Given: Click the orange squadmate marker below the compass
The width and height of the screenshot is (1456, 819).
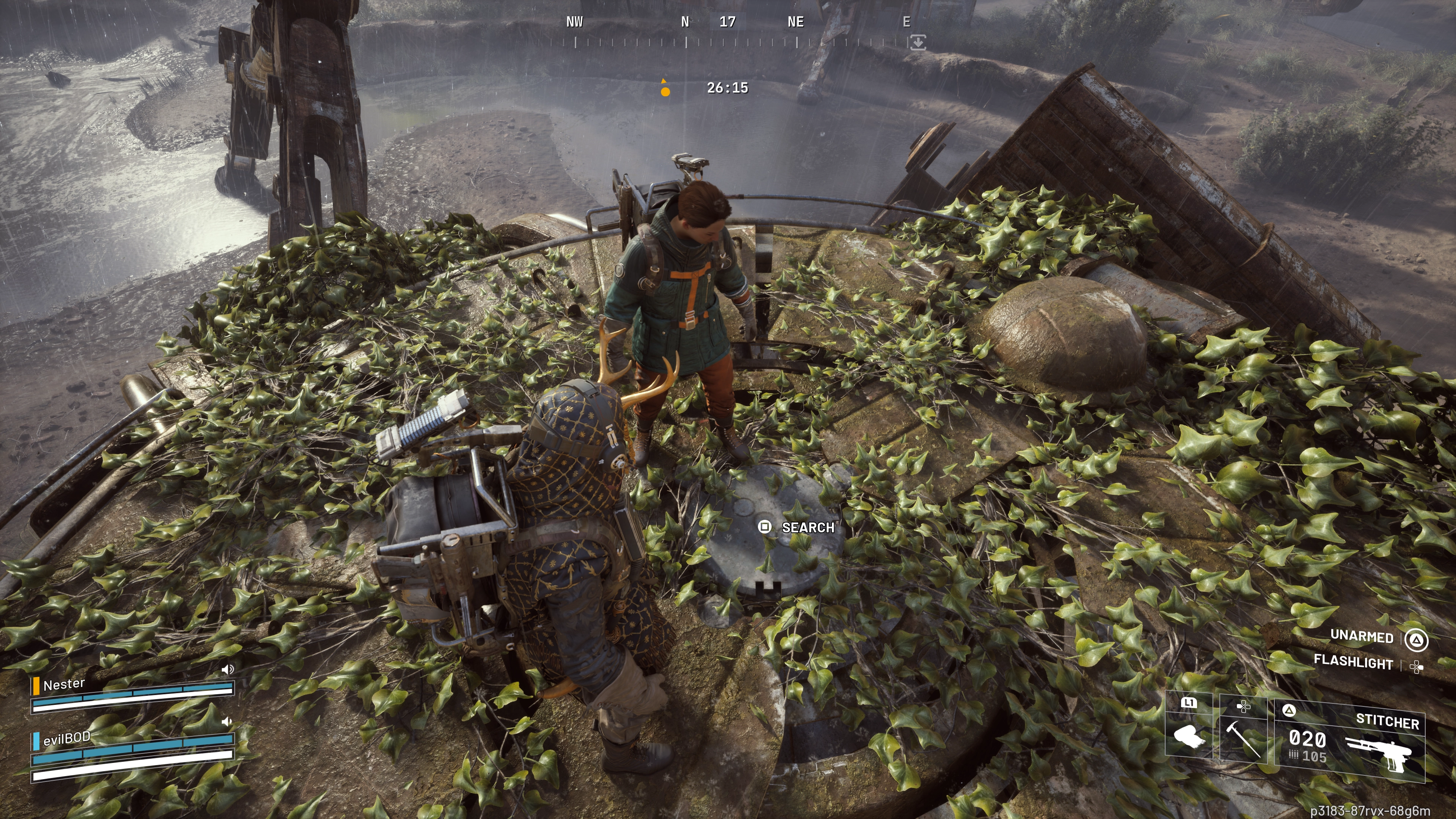Looking at the screenshot, I should 665,91.
